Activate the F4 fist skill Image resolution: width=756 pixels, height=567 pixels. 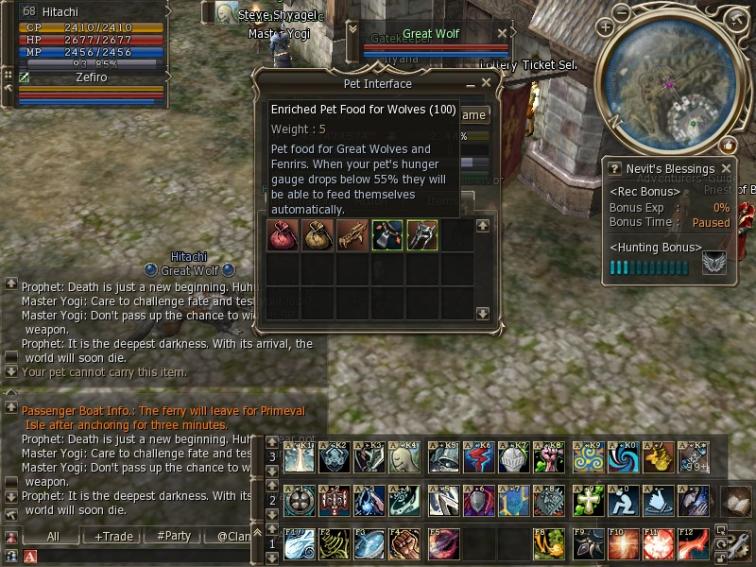[404, 543]
